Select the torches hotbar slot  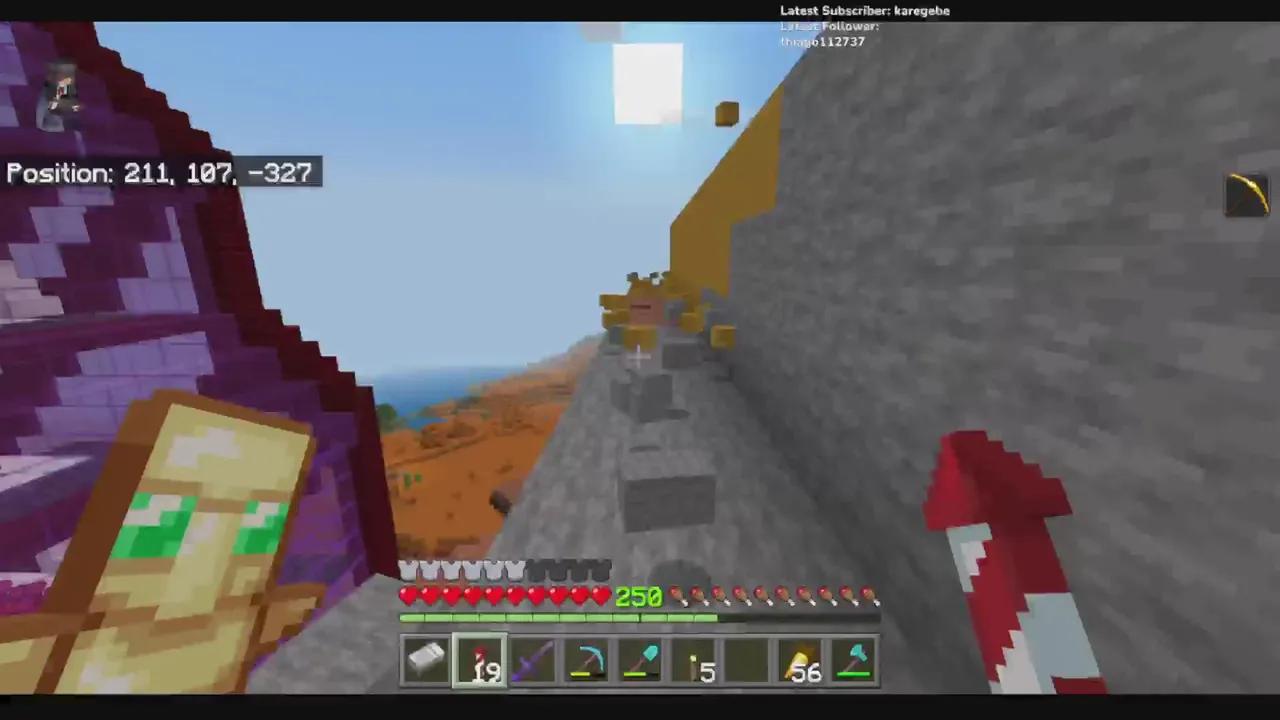pos(695,660)
